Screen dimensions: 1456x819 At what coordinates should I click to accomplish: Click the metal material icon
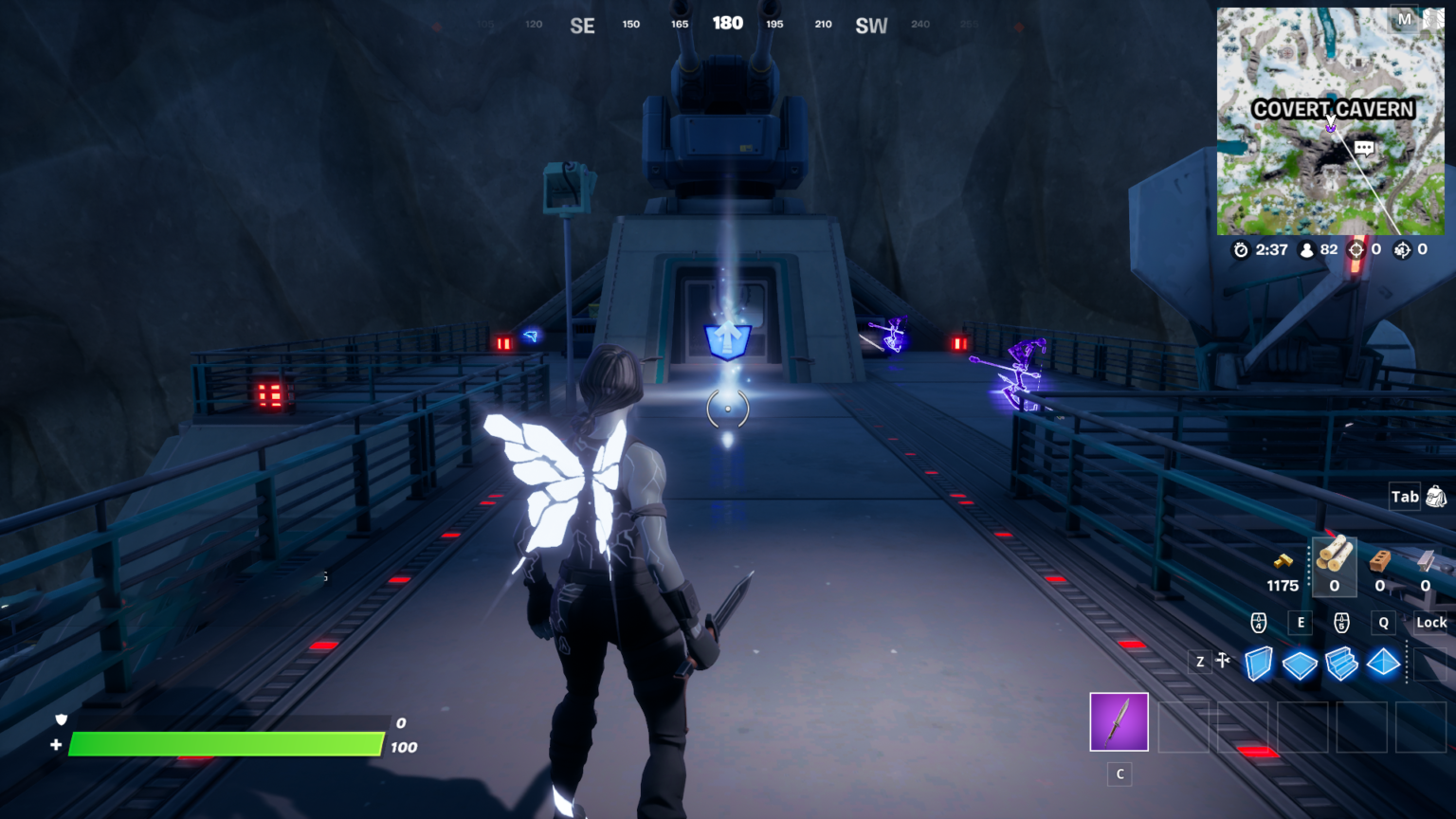[1424, 561]
